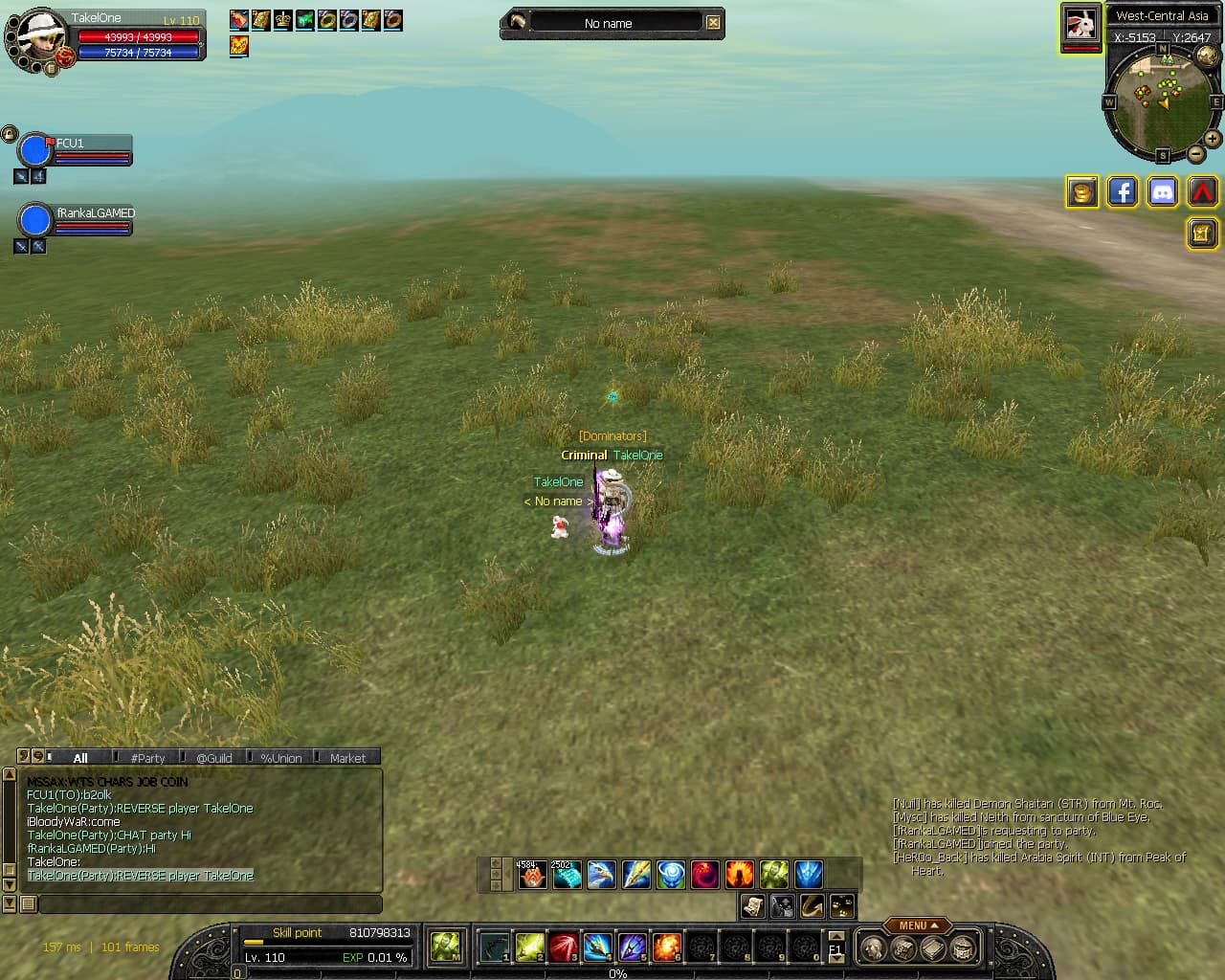Switch chat to the @Guild tab
This screenshot has height=980, width=1225.
pos(214,757)
